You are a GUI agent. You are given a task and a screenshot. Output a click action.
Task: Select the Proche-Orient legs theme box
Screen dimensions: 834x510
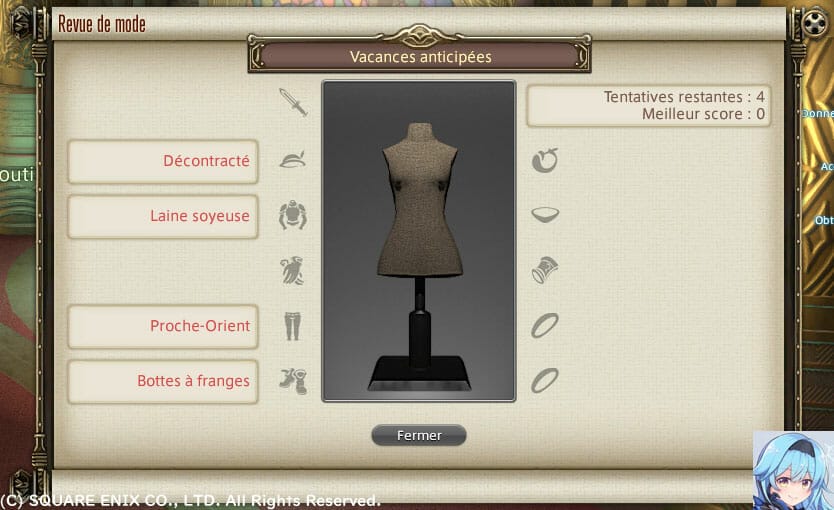tap(163, 326)
